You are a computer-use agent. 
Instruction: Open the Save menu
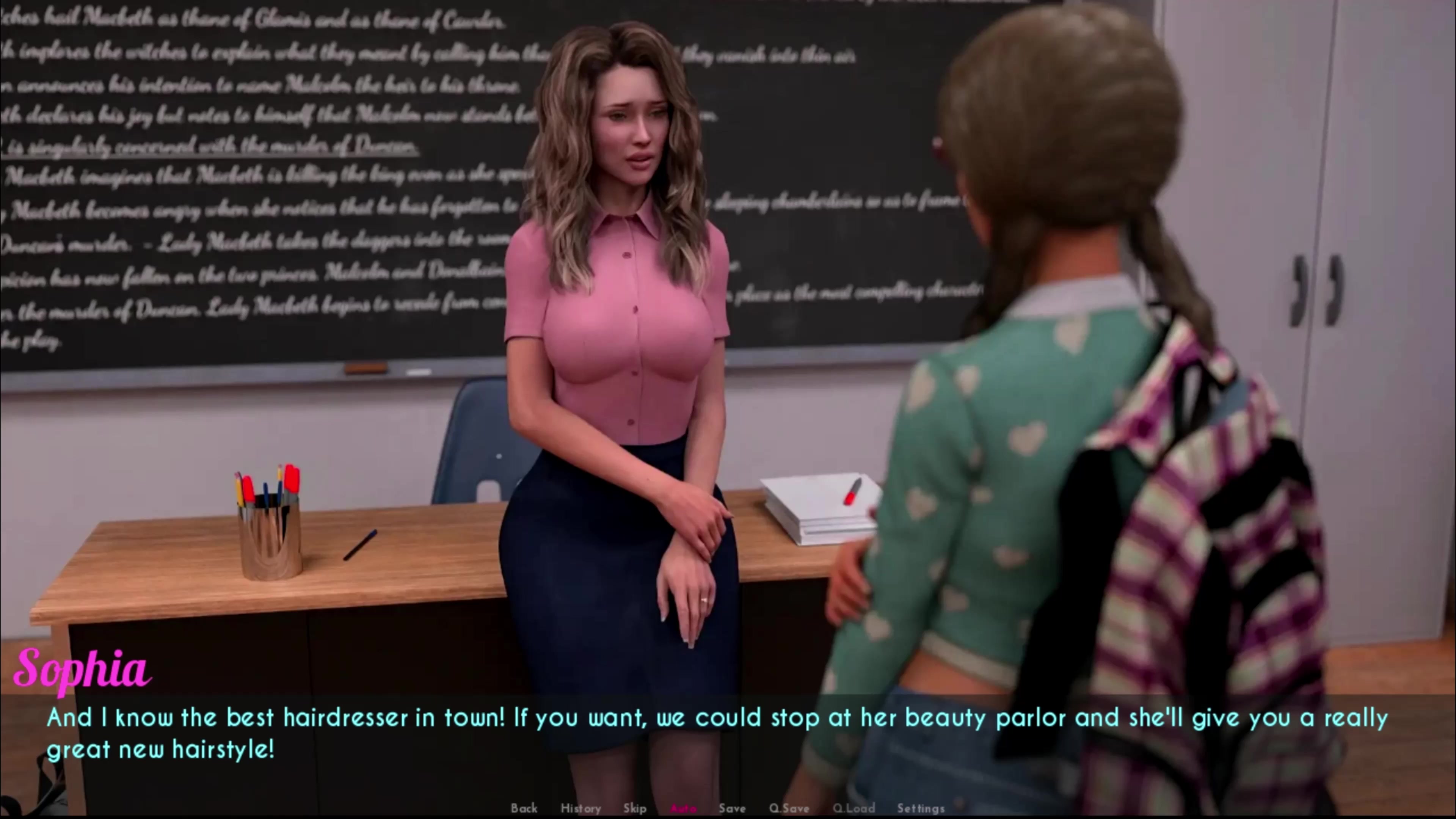[732, 808]
